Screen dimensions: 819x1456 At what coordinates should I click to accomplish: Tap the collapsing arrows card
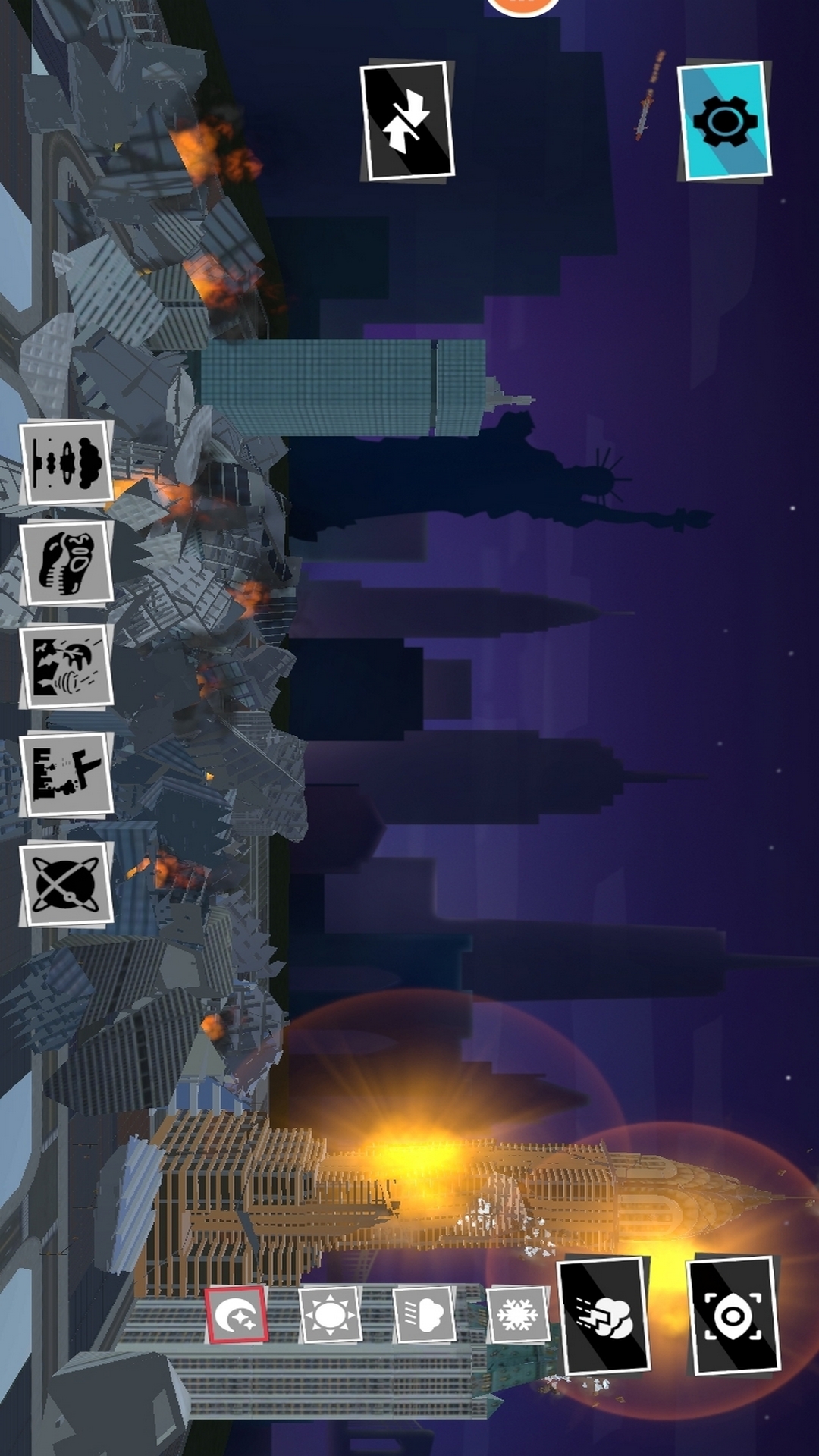pyautogui.click(x=406, y=121)
